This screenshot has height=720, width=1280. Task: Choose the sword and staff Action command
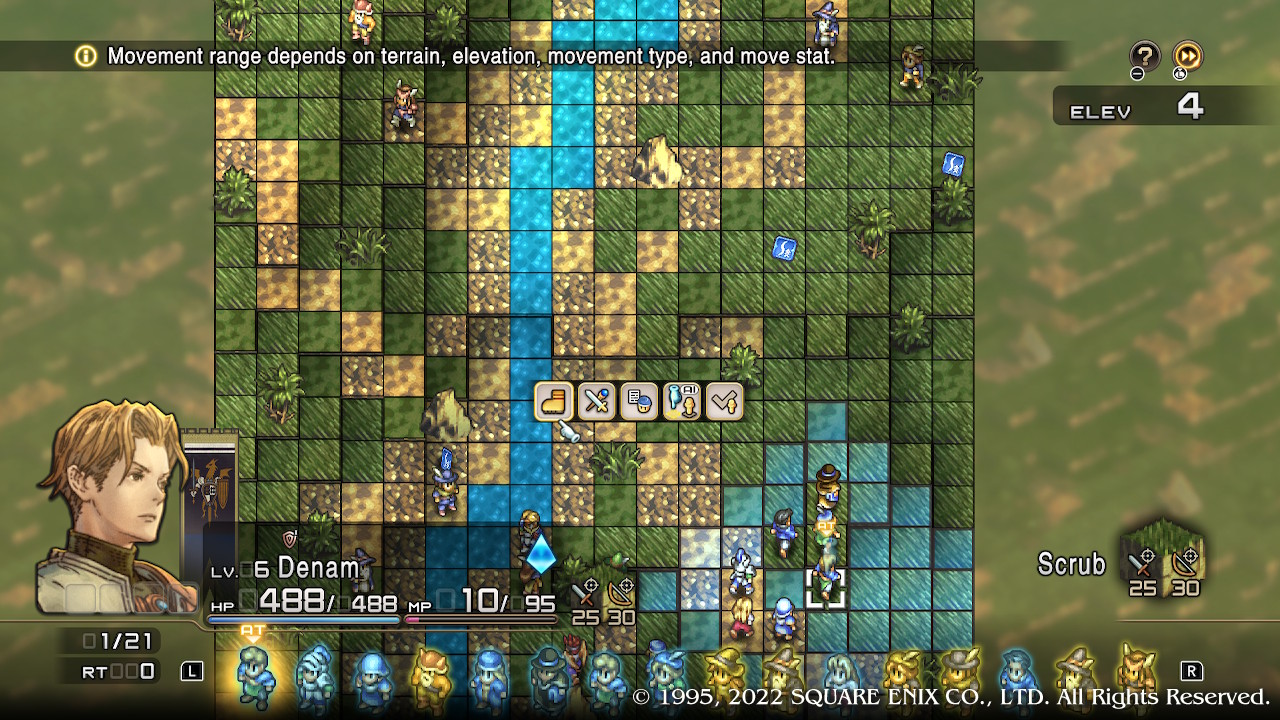tap(597, 402)
